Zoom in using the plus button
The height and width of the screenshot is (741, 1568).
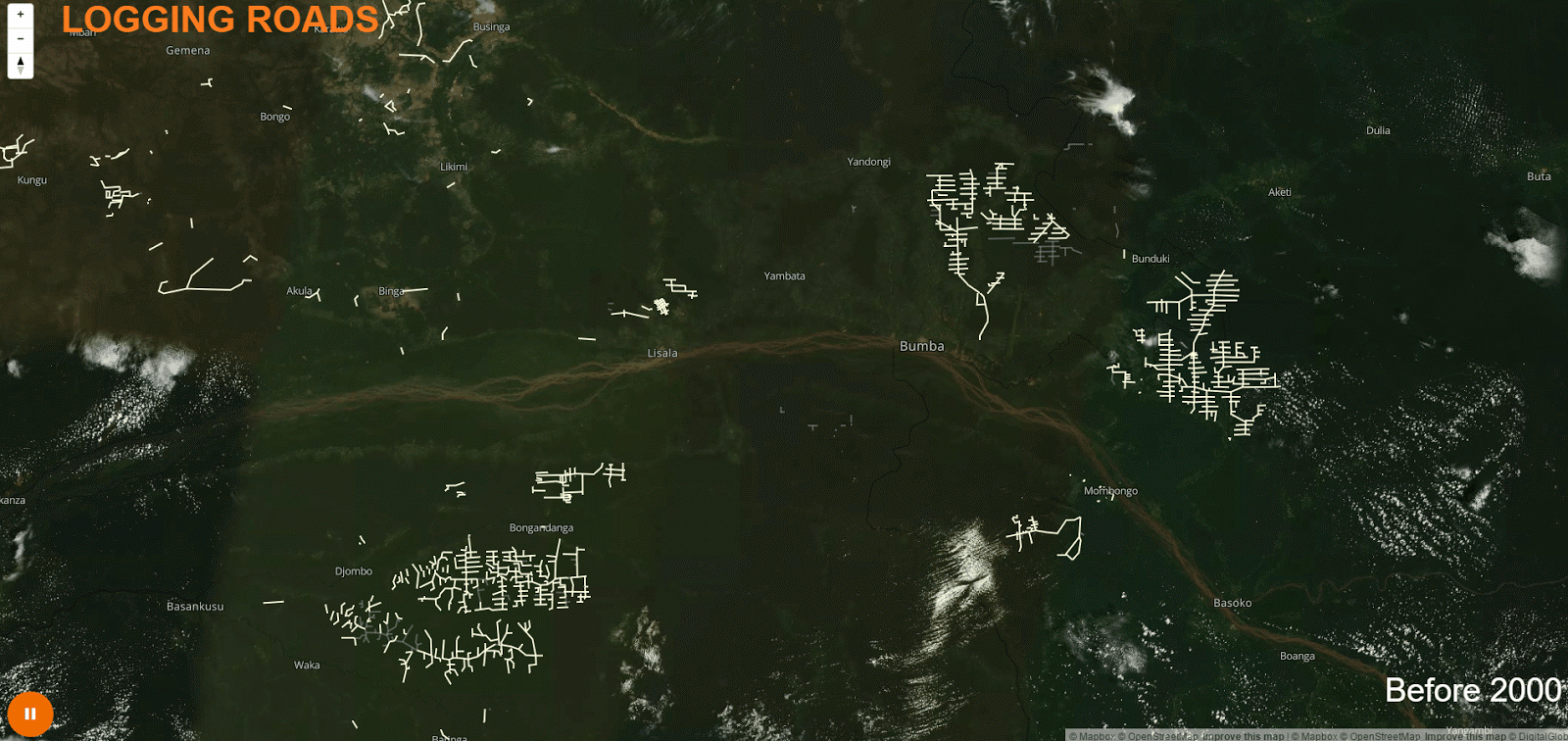[x=19, y=16]
